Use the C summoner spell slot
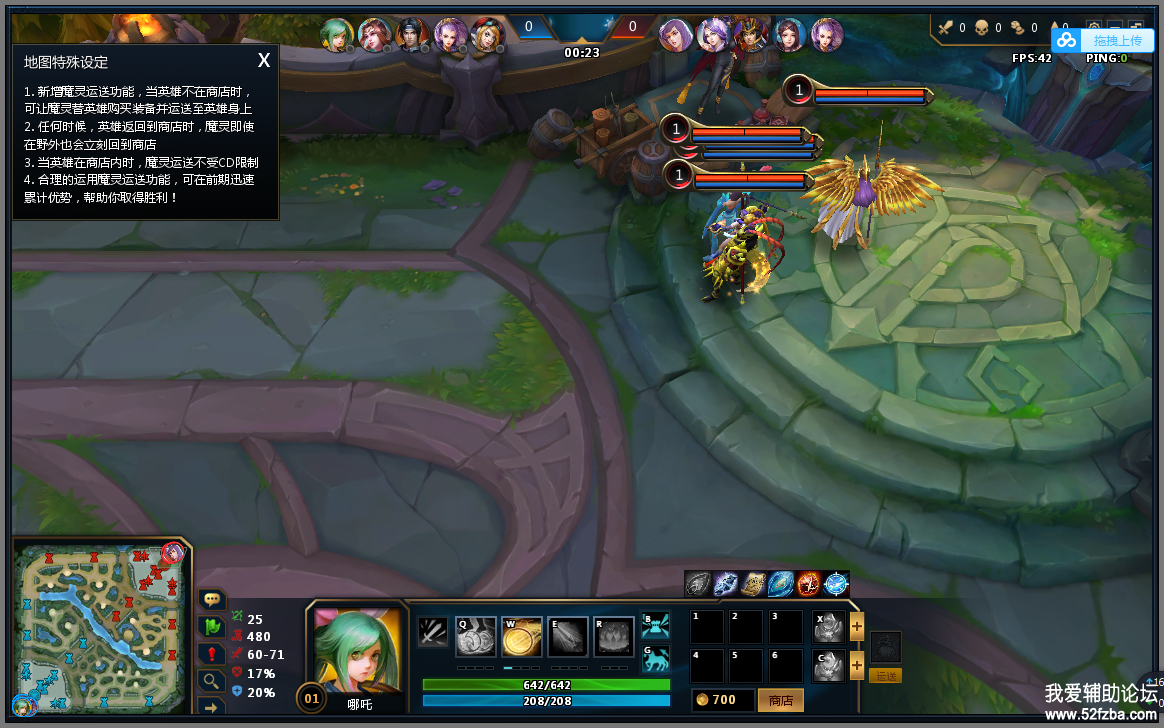Image resolution: width=1164 pixels, height=728 pixels. pyautogui.click(x=828, y=665)
